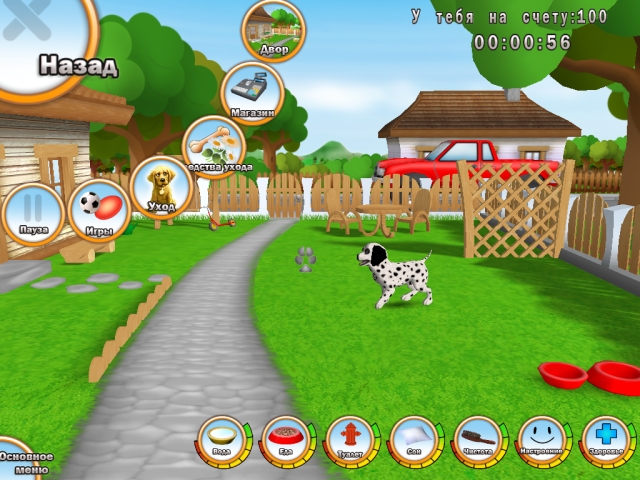Select the Чистота brush icon

tap(478, 440)
